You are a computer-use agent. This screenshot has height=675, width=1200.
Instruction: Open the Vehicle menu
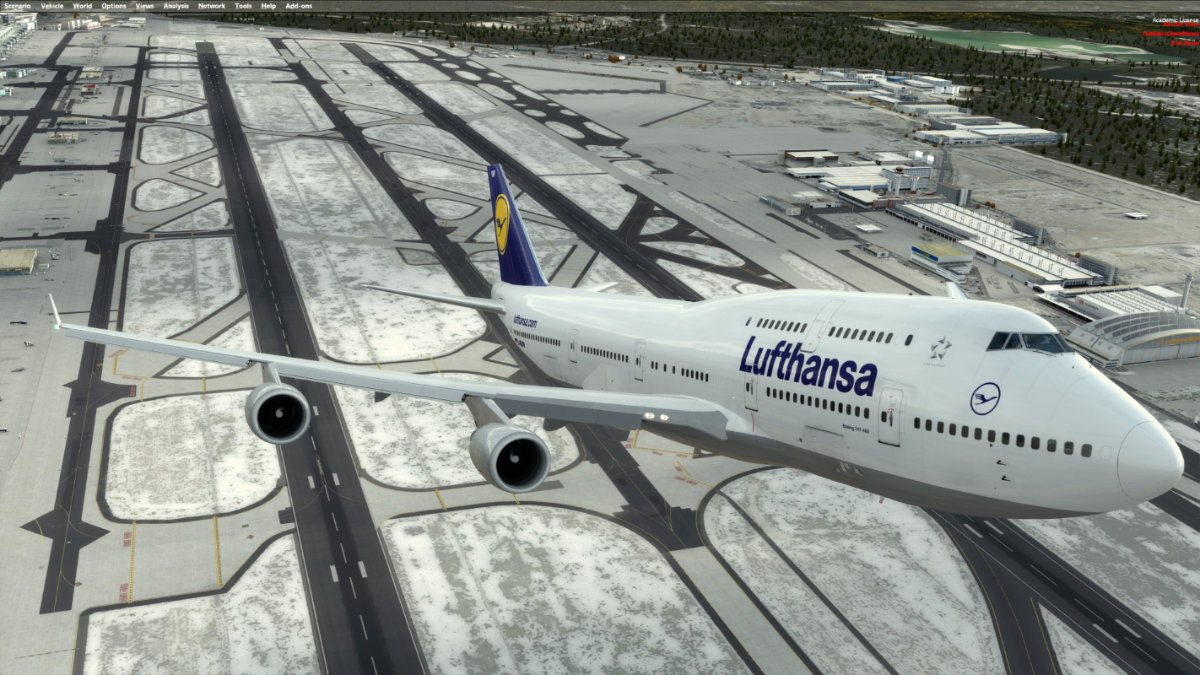coord(52,6)
